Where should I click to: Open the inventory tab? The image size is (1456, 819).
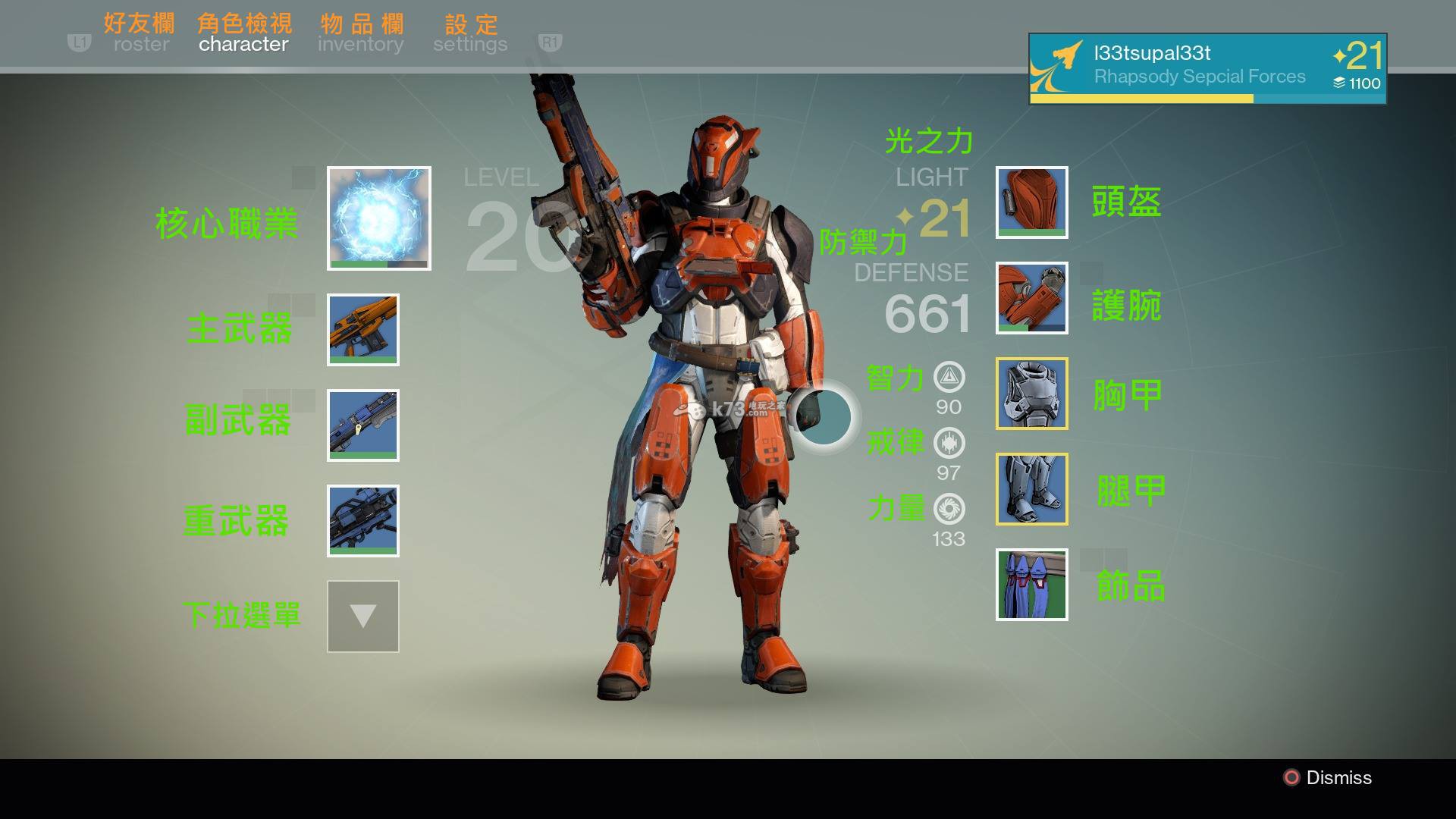click(360, 44)
